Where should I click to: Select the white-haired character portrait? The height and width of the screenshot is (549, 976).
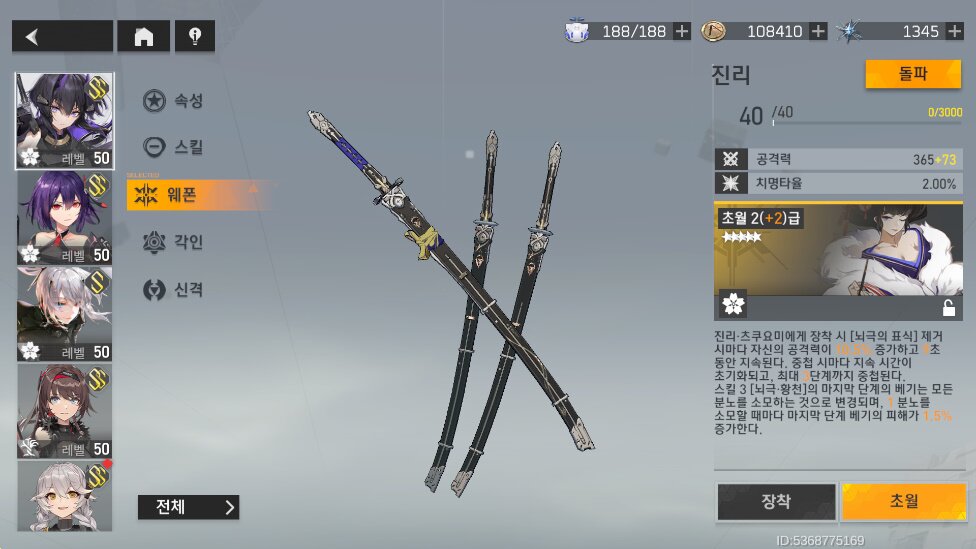pyautogui.click(x=65, y=314)
